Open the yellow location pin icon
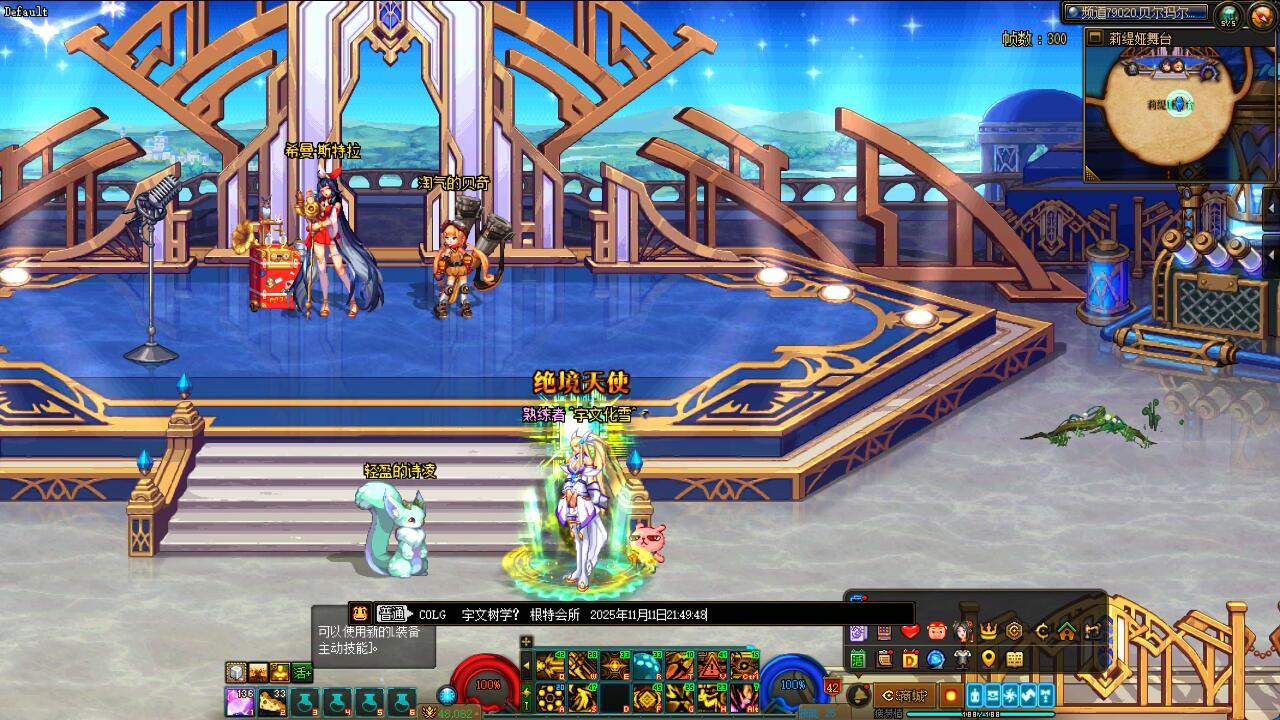The width and height of the screenshot is (1280, 720). pos(988,659)
